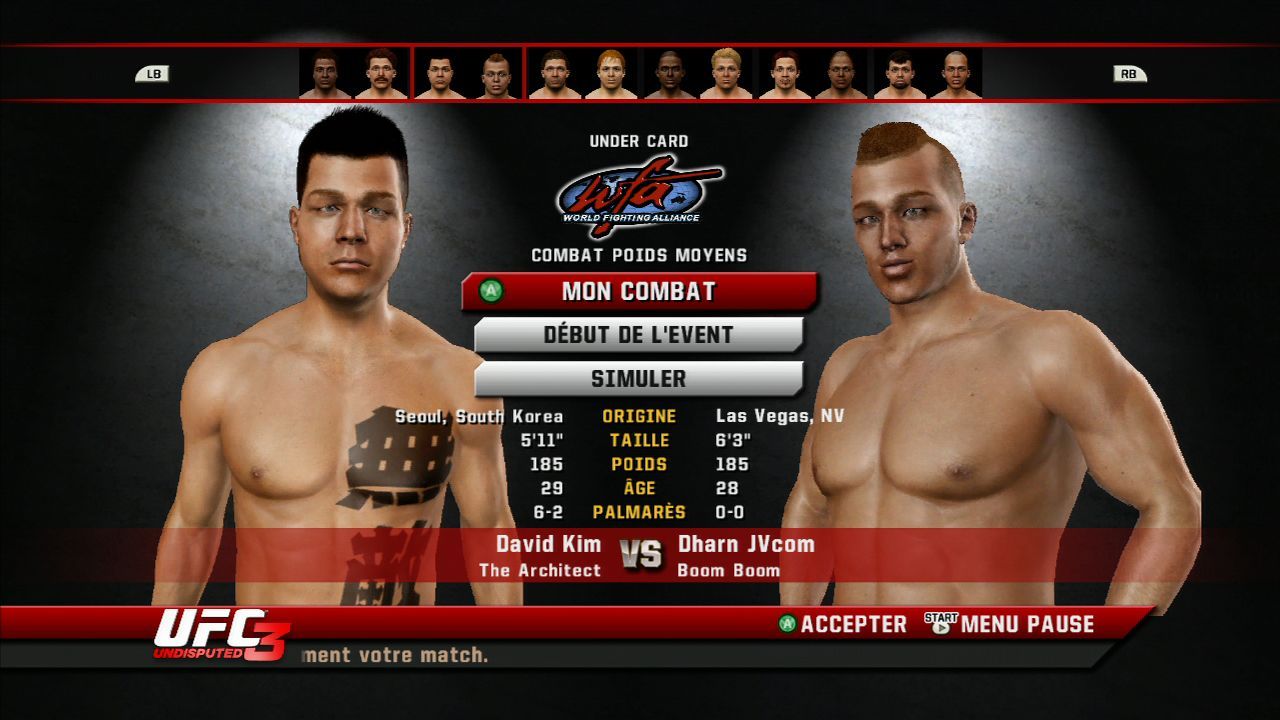Select the mustached fighter's portrait
This screenshot has width=1280, height=720.
point(381,74)
